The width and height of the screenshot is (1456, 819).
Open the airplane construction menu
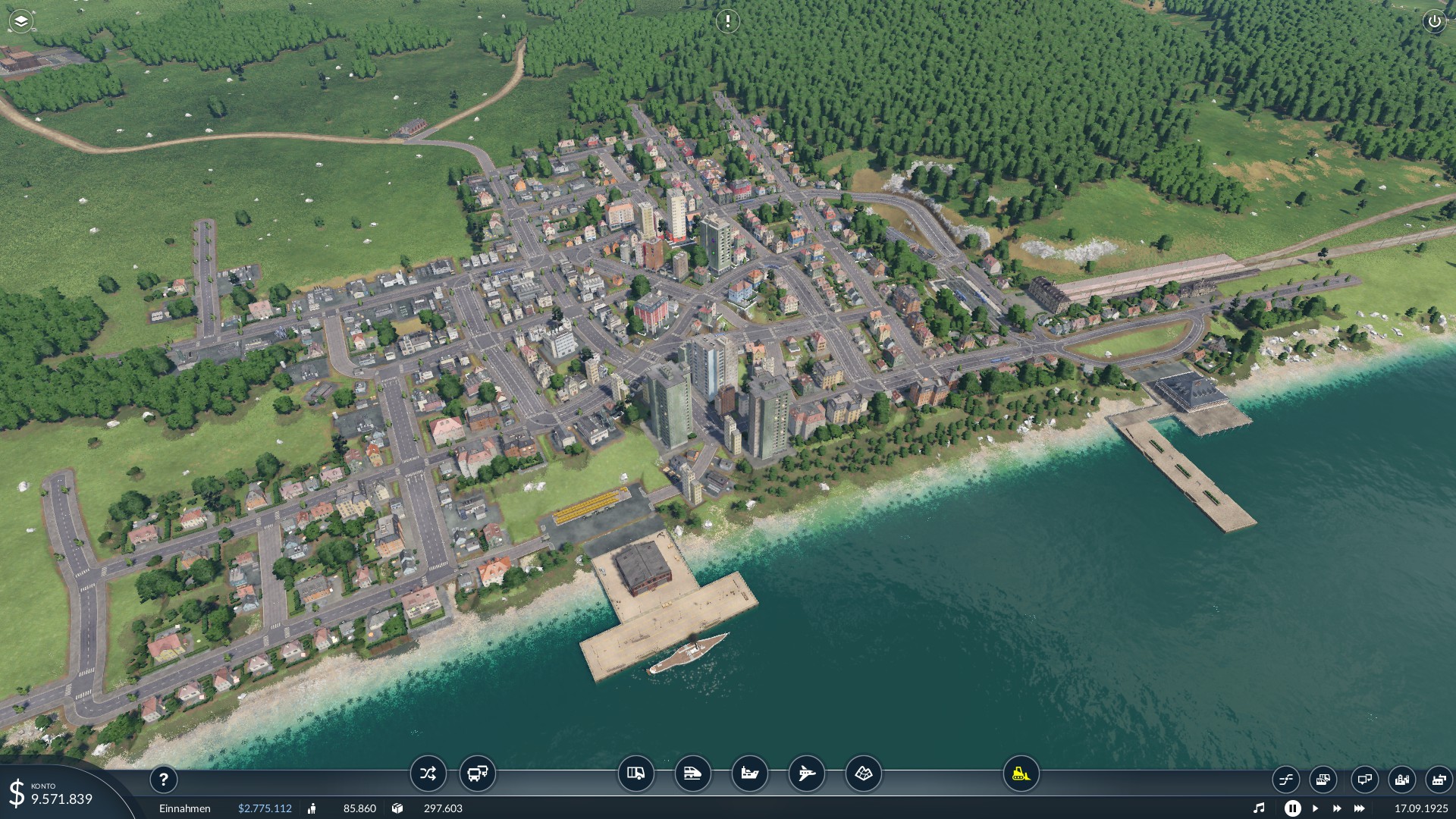click(x=806, y=773)
